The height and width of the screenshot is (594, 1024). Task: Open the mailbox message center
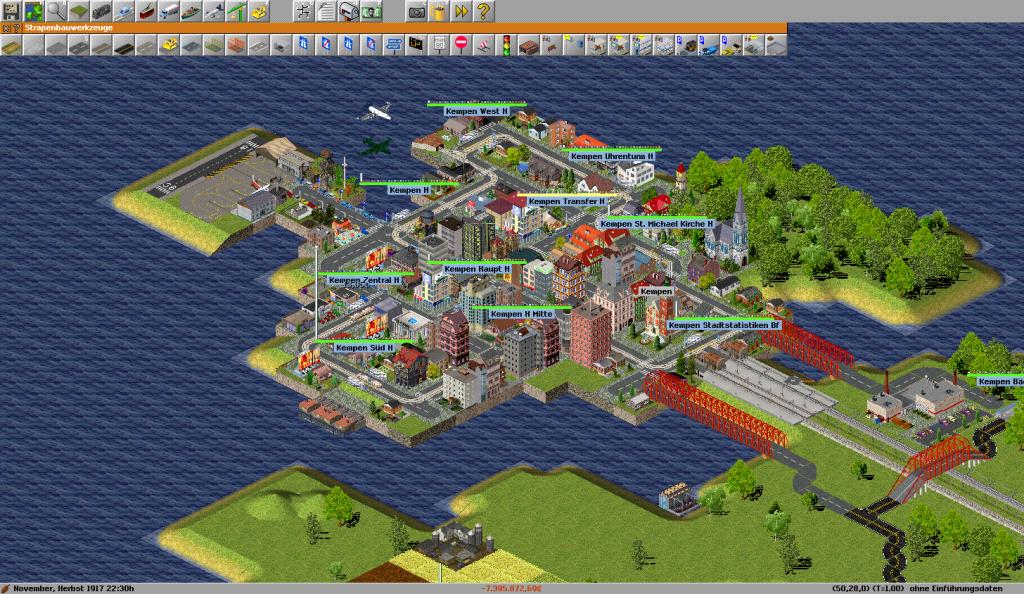coord(349,11)
